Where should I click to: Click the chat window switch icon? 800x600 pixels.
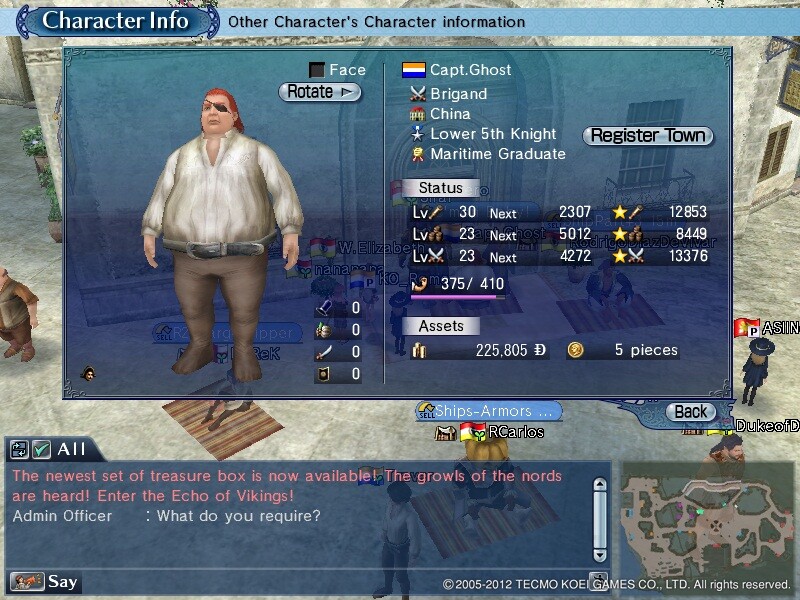point(19,450)
